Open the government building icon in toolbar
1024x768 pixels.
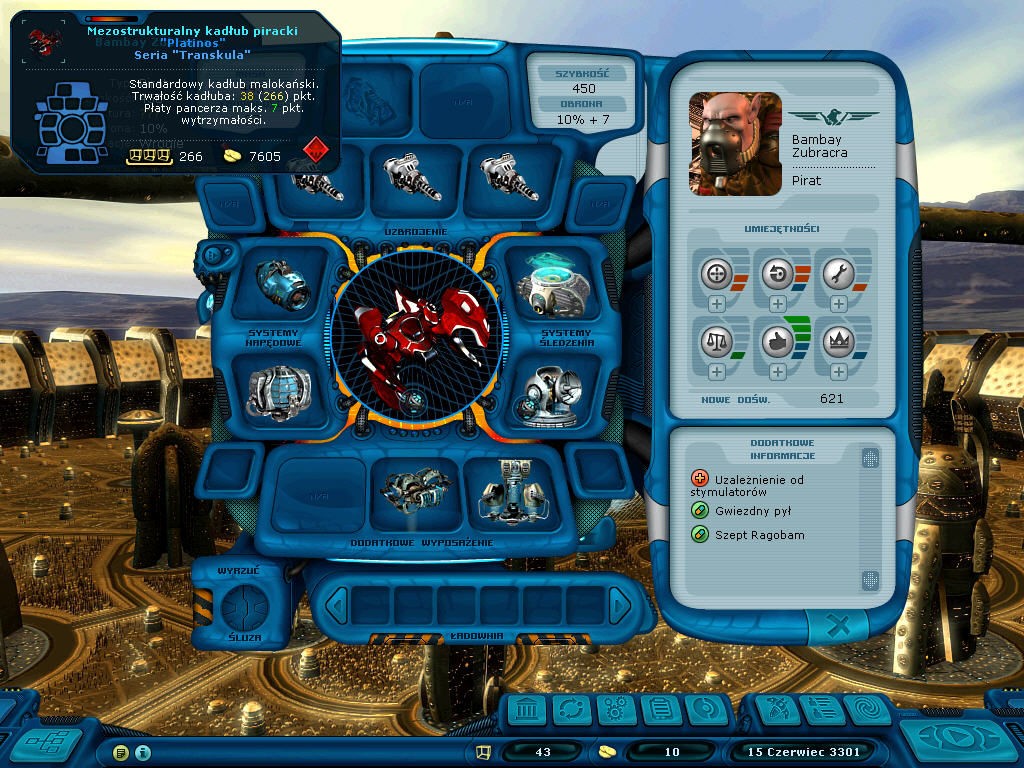[x=527, y=711]
